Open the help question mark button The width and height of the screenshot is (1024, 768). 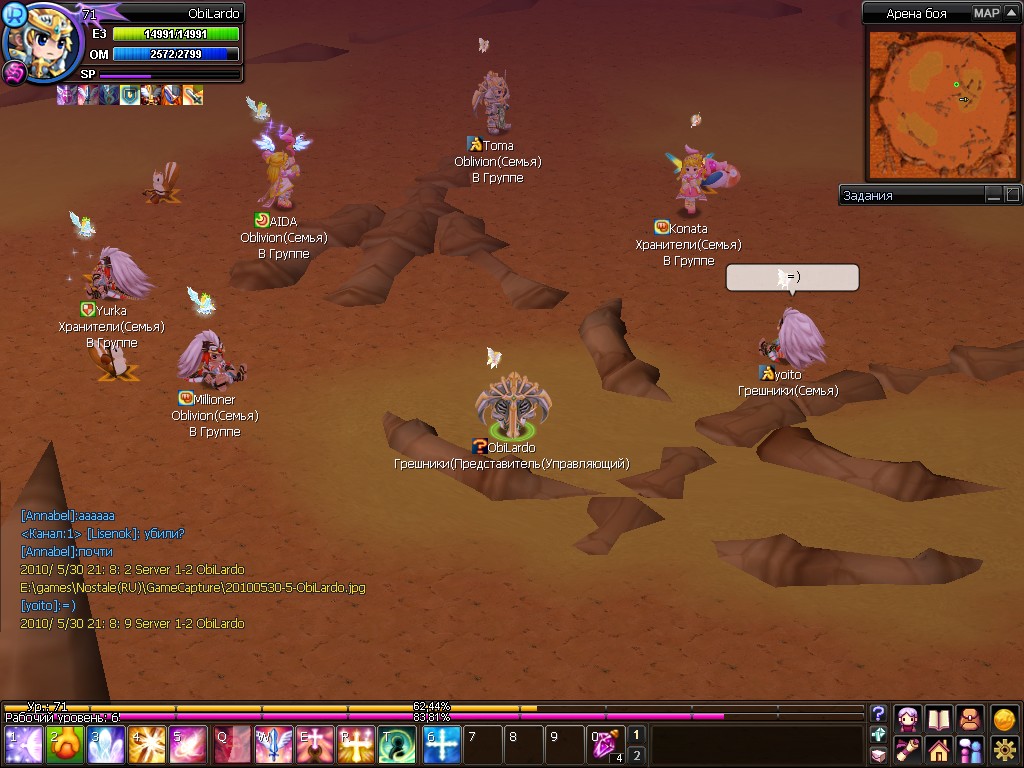[878, 714]
